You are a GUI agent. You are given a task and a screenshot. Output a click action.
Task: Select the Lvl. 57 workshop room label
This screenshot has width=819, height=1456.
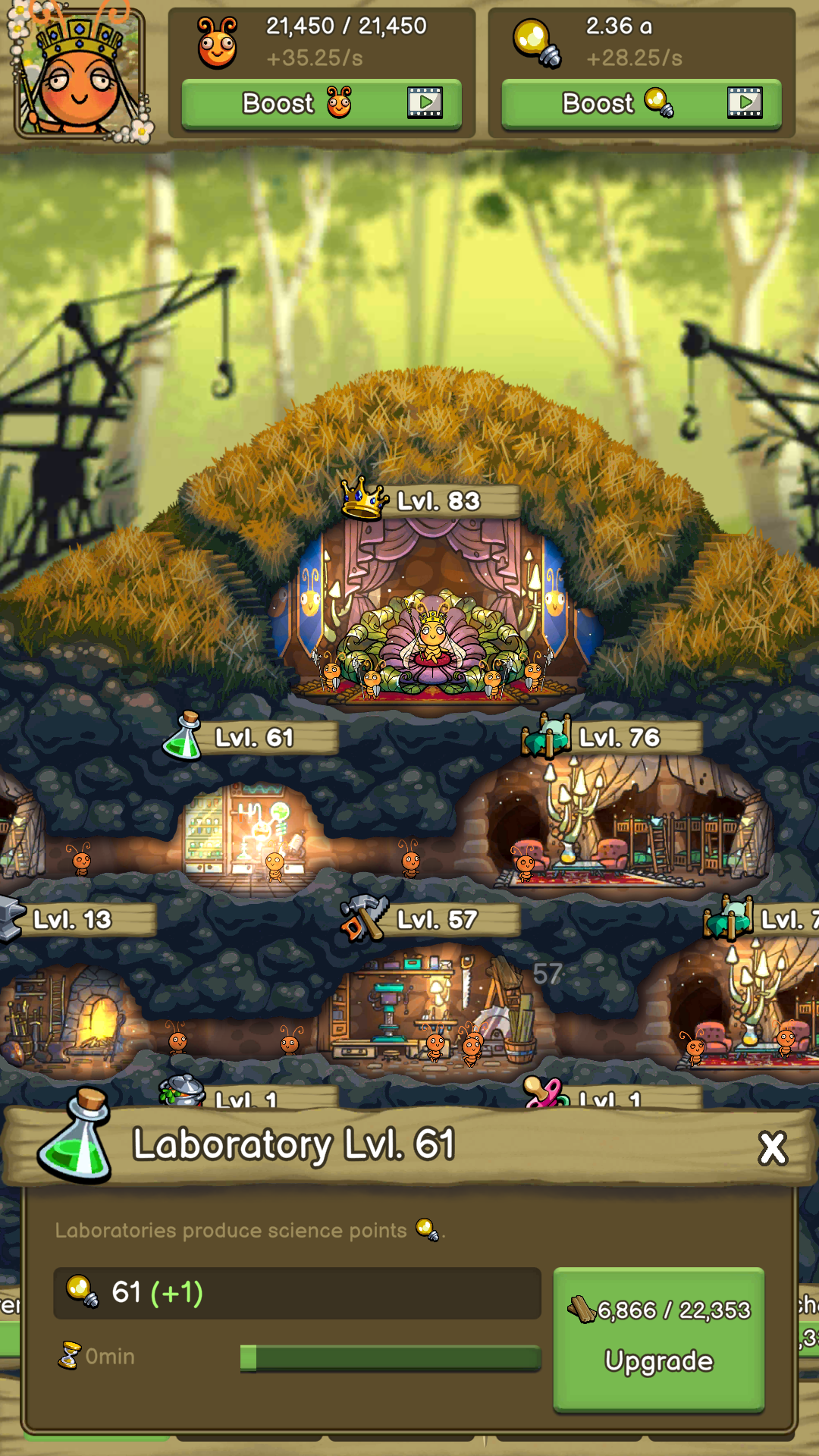coord(436,920)
